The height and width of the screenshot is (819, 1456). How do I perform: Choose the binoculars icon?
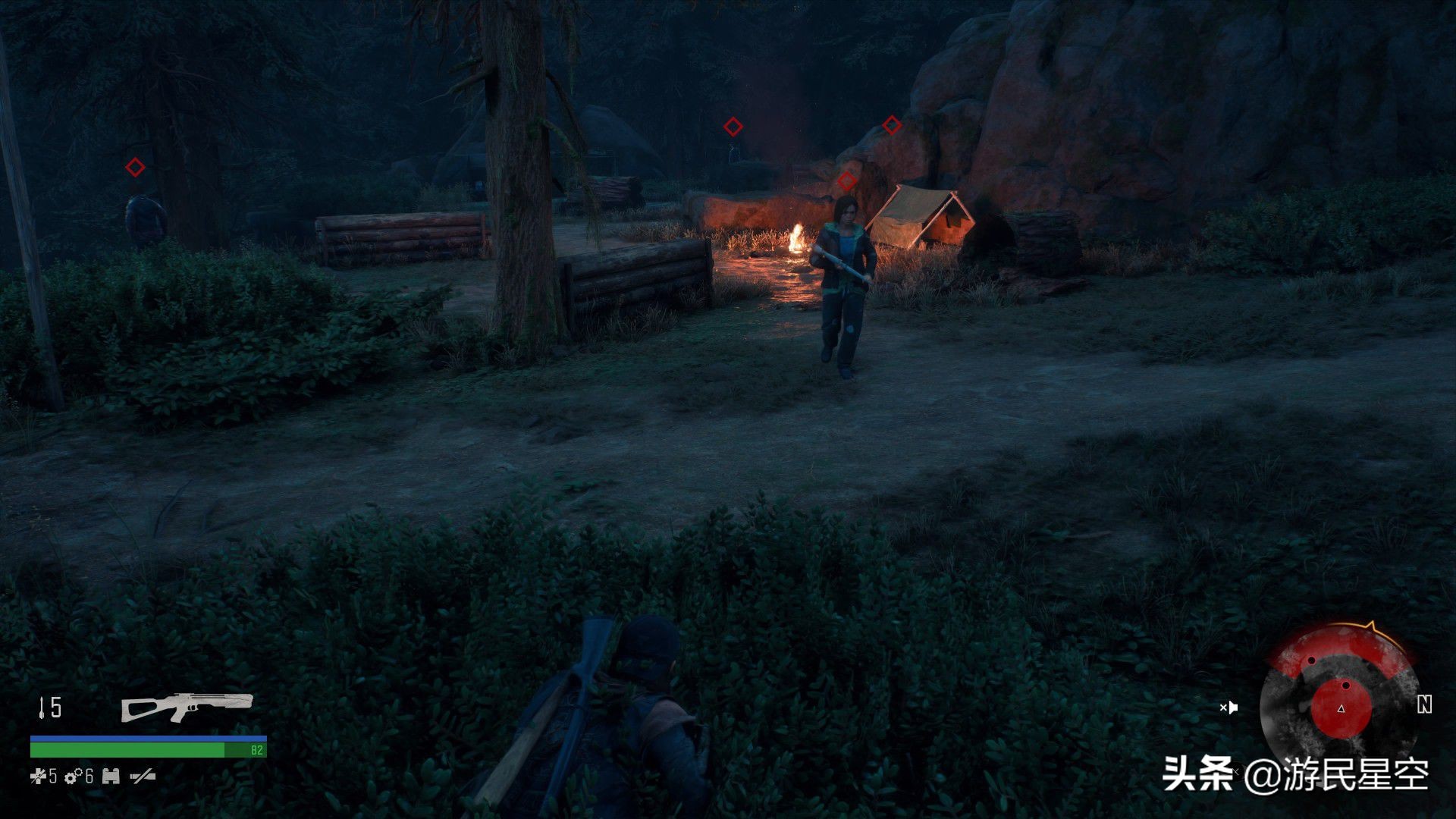pos(111,776)
